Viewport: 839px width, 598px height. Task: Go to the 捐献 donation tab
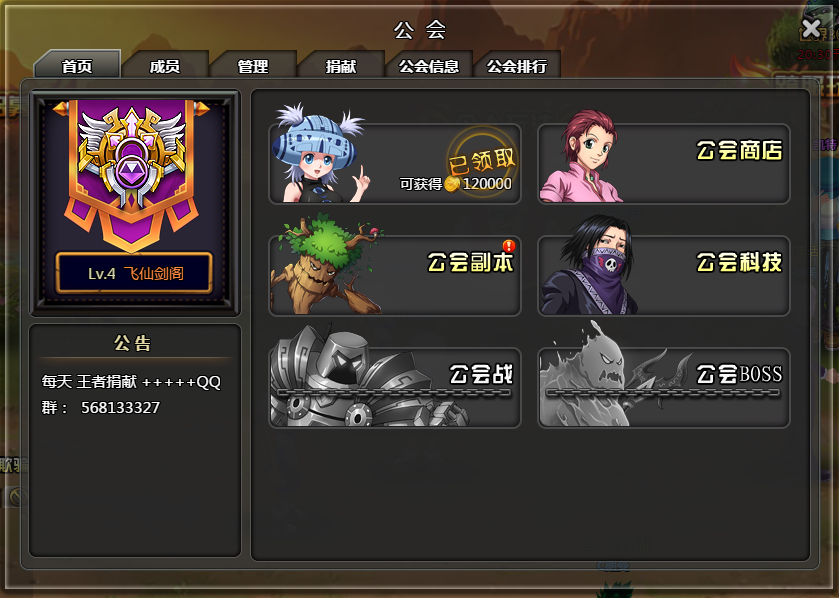click(341, 66)
